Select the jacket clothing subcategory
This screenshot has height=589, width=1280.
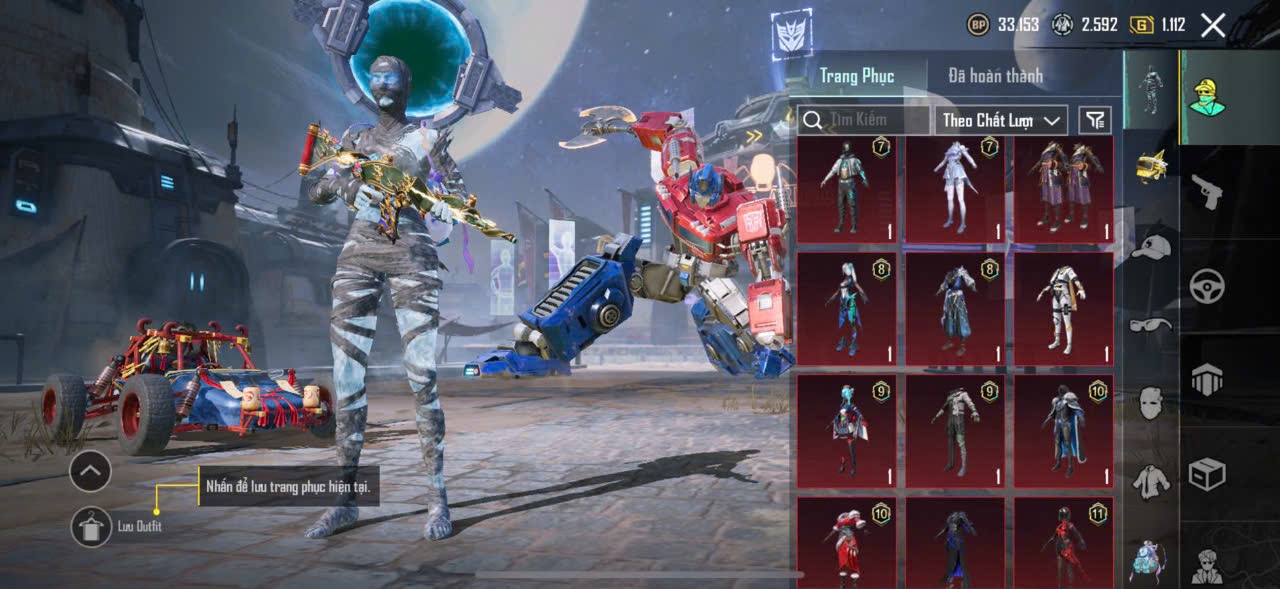click(x=1151, y=481)
